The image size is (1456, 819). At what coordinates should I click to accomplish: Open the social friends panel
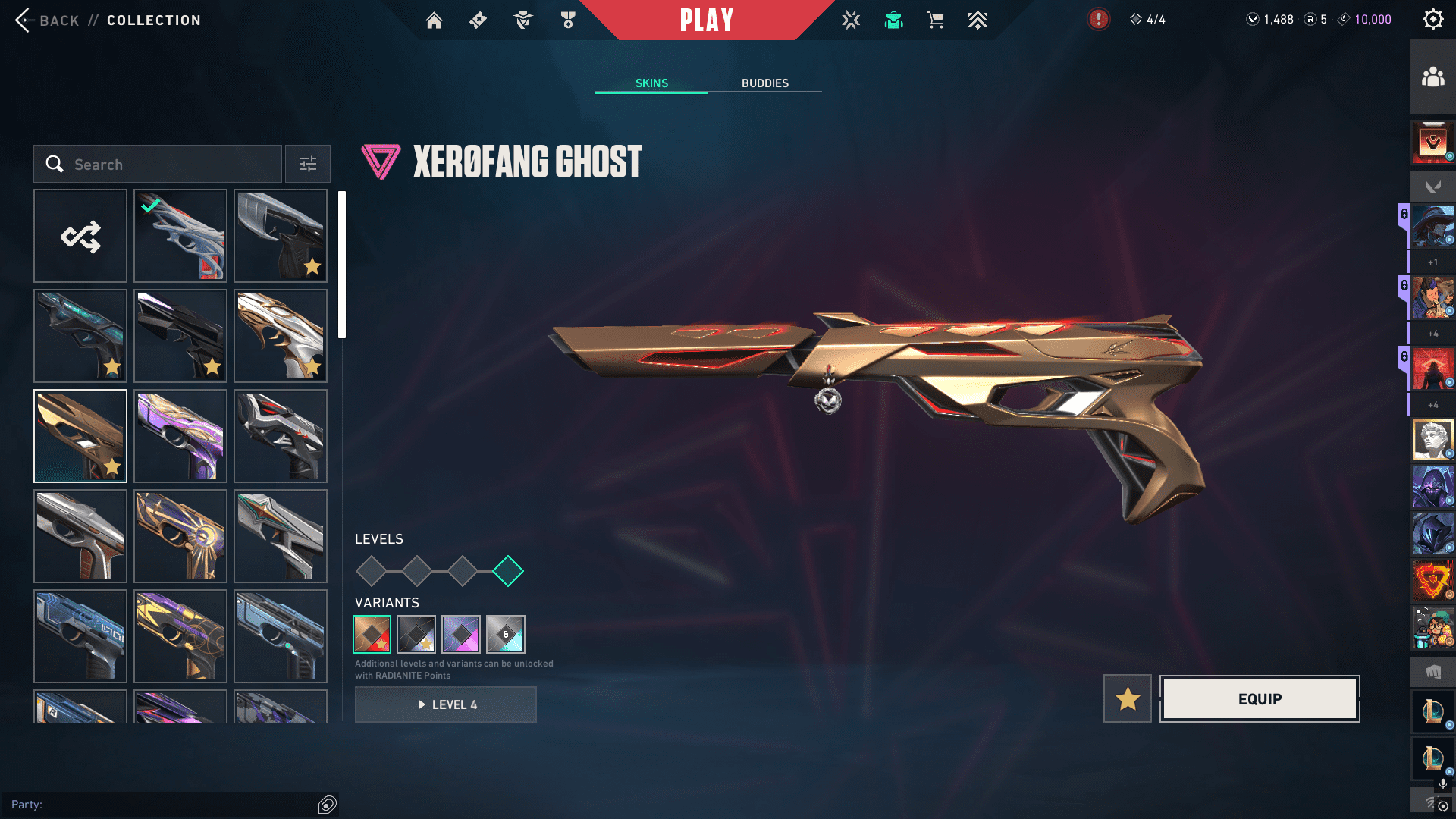click(x=1432, y=77)
